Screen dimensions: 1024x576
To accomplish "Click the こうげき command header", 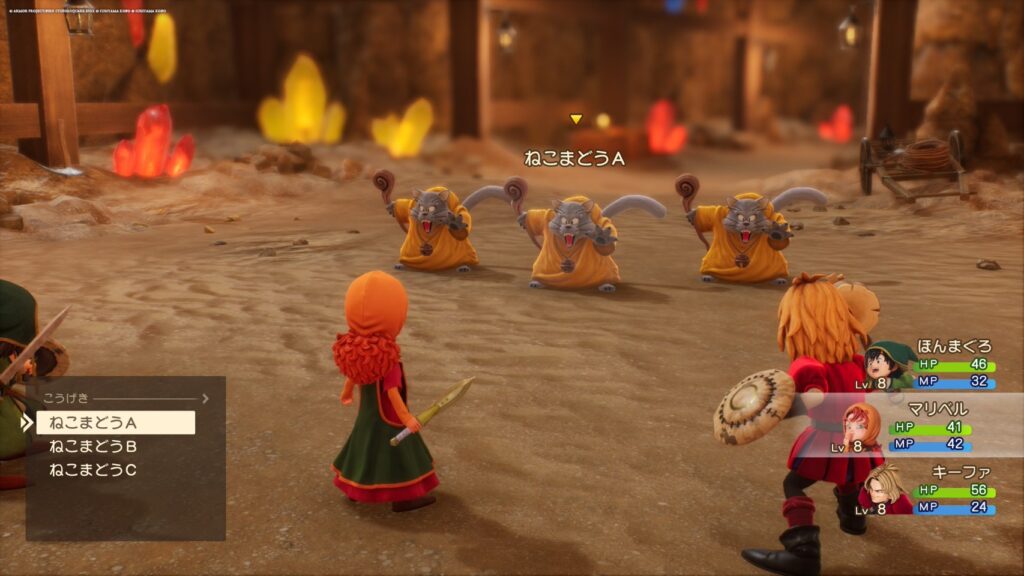I will (x=63, y=398).
